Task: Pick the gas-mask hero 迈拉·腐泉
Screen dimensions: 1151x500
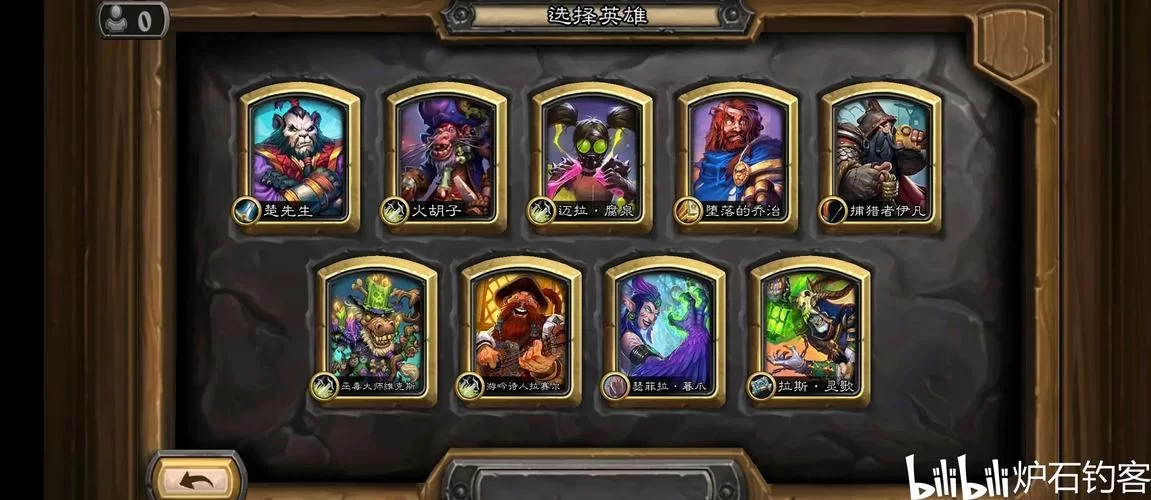Action: point(591,150)
